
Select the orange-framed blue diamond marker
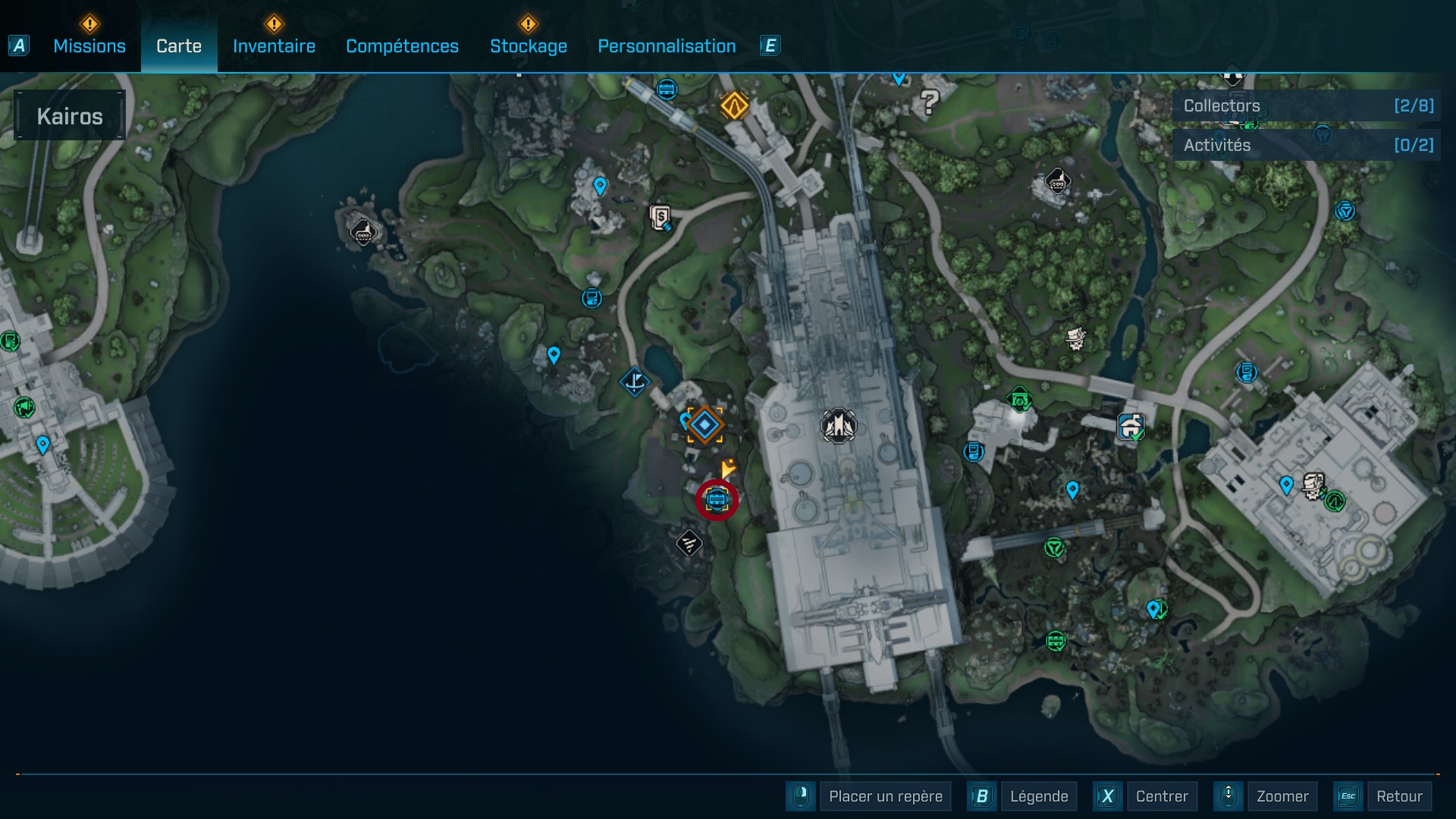(704, 425)
